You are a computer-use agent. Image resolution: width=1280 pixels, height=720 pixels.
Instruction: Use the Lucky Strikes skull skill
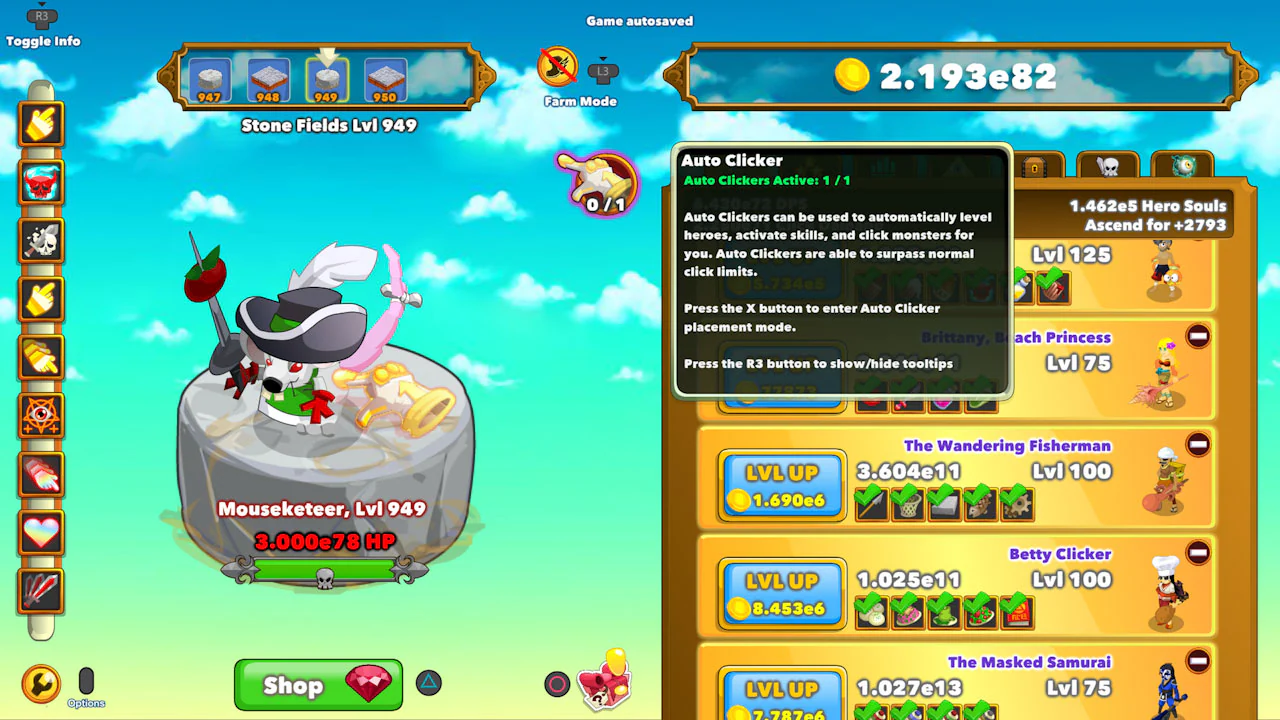tap(42, 239)
